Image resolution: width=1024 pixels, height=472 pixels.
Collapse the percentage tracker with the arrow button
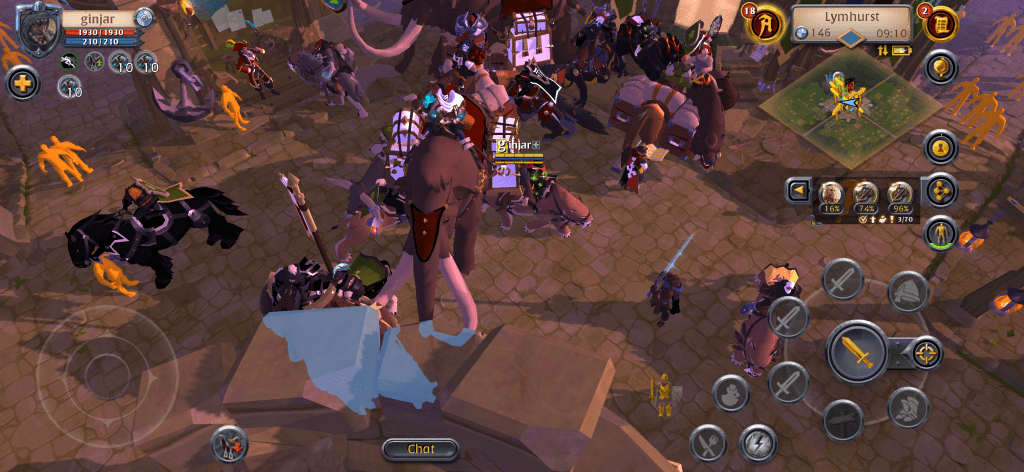pos(798,190)
